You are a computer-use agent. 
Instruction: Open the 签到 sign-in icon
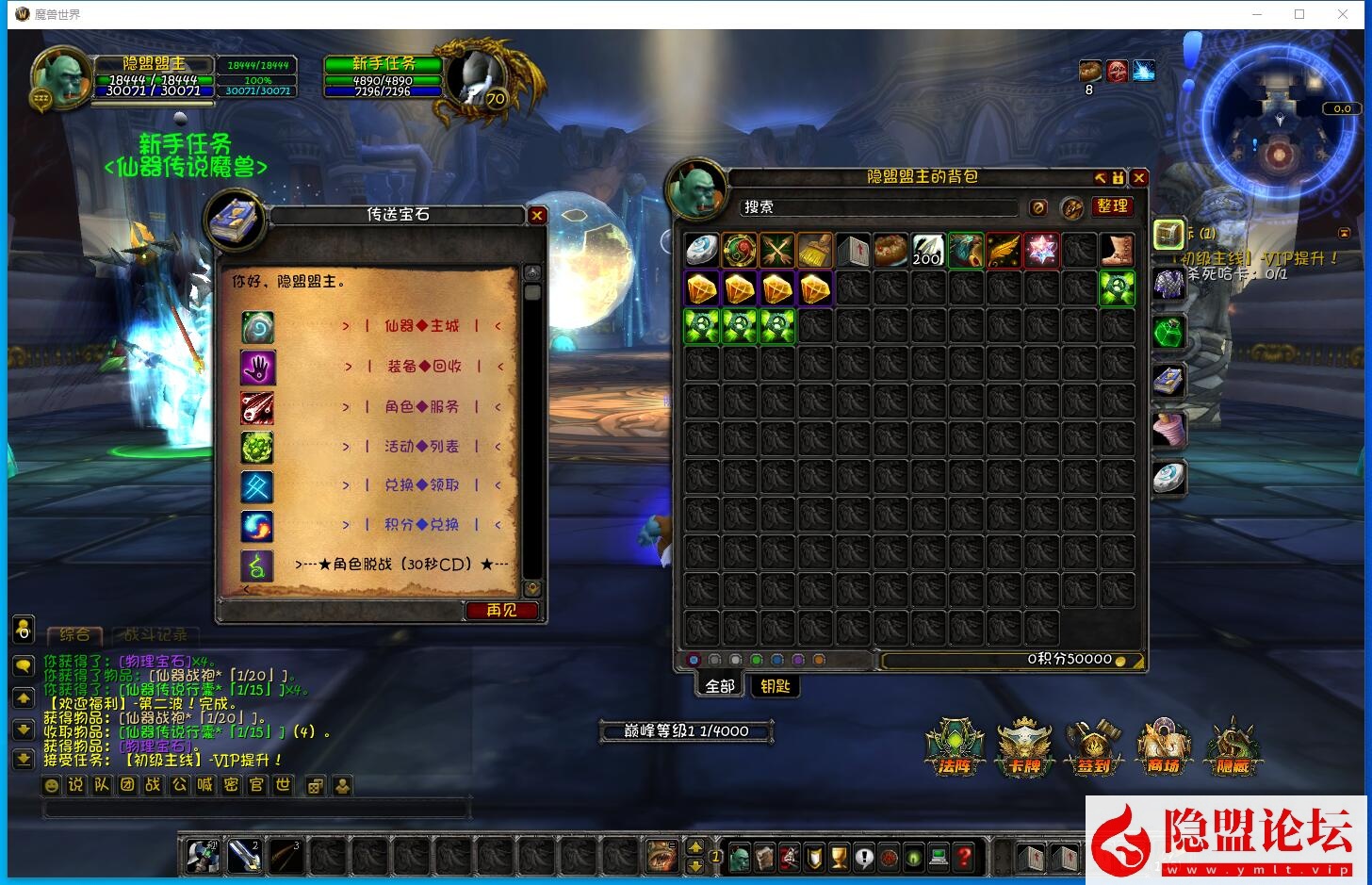coord(1094,746)
